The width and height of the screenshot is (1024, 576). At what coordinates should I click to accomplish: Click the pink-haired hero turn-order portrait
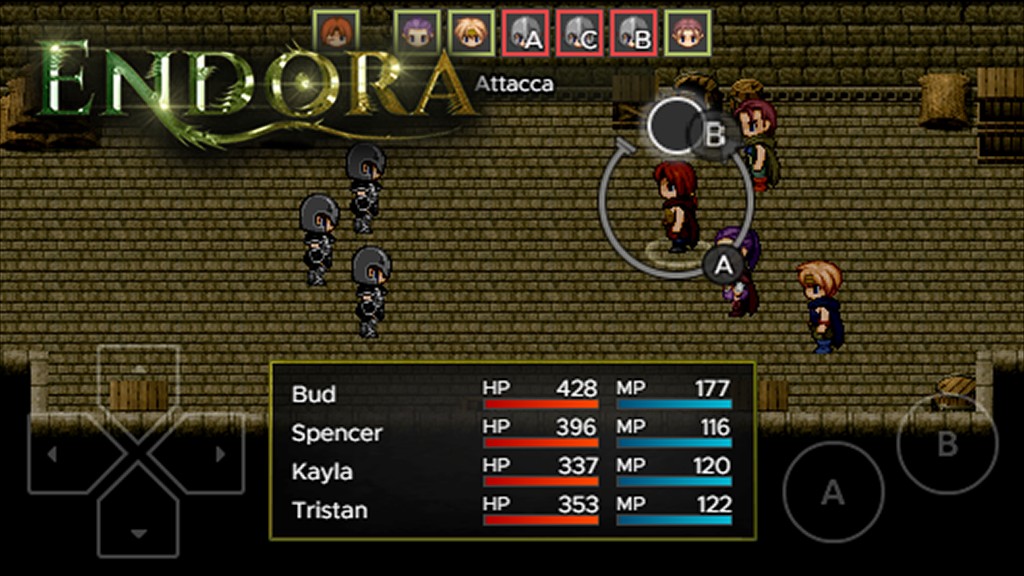tap(687, 32)
